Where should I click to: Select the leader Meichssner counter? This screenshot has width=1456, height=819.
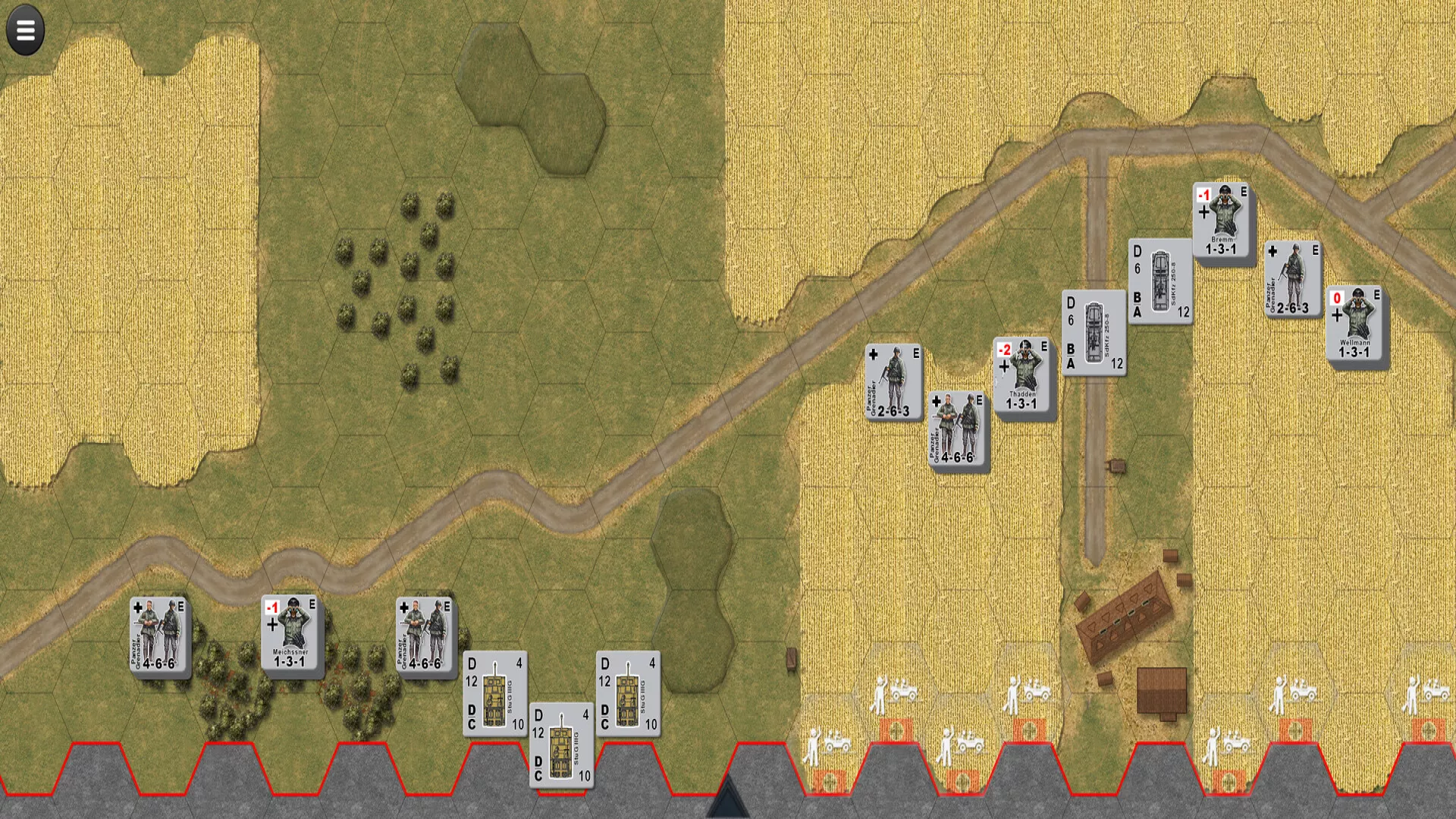291,634
